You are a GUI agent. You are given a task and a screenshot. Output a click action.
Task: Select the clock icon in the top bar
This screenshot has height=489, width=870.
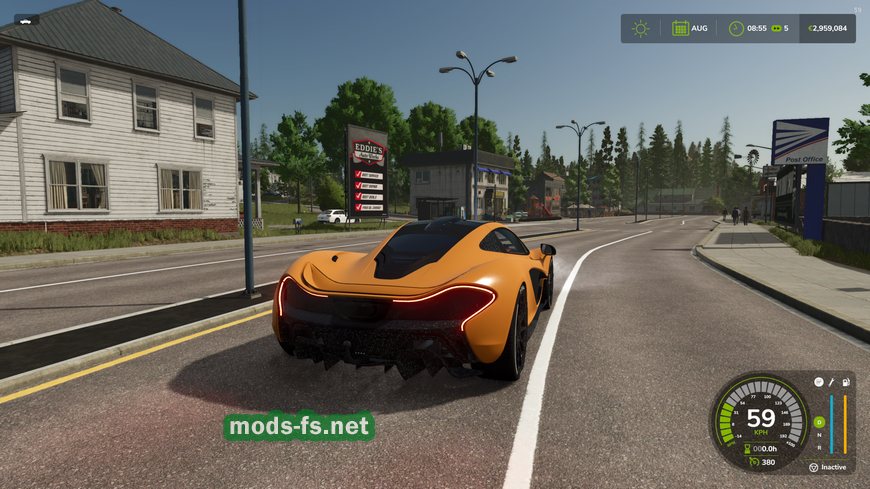point(736,28)
